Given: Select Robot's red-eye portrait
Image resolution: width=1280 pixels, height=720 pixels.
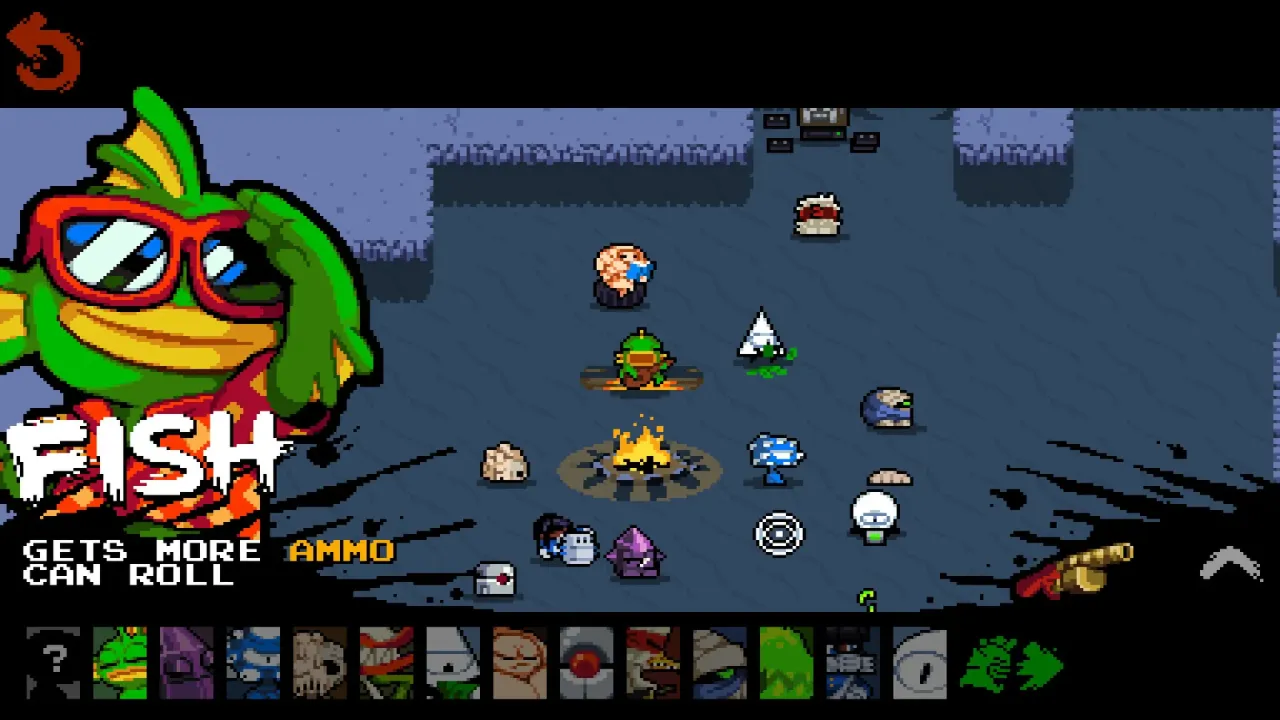Looking at the screenshot, I should (586, 663).
